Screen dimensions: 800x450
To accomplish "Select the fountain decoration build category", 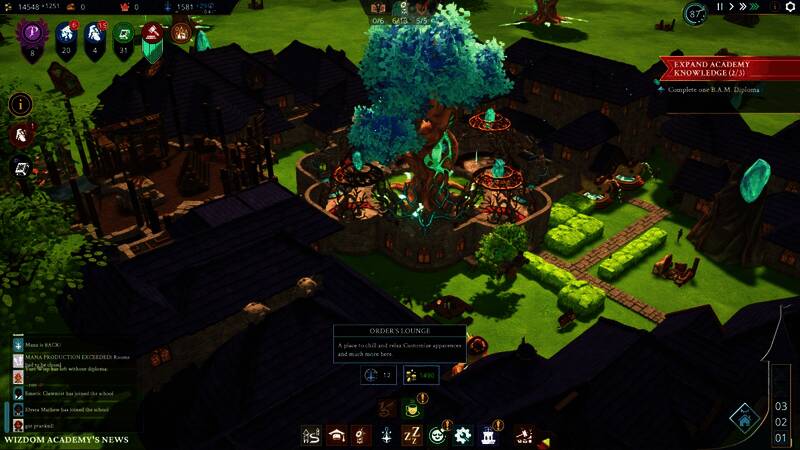I will pyautogui.click(x=489, y=435).
